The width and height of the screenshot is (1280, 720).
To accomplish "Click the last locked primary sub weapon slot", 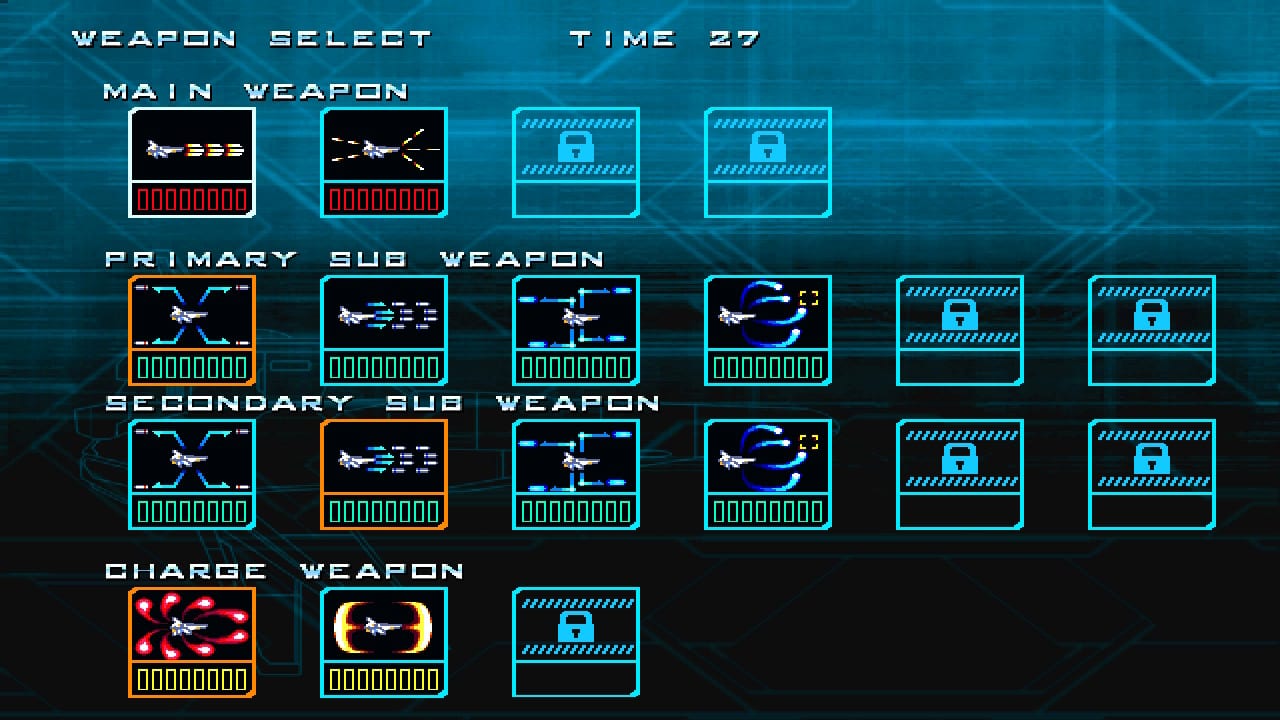I will [x=1150, y=330].
